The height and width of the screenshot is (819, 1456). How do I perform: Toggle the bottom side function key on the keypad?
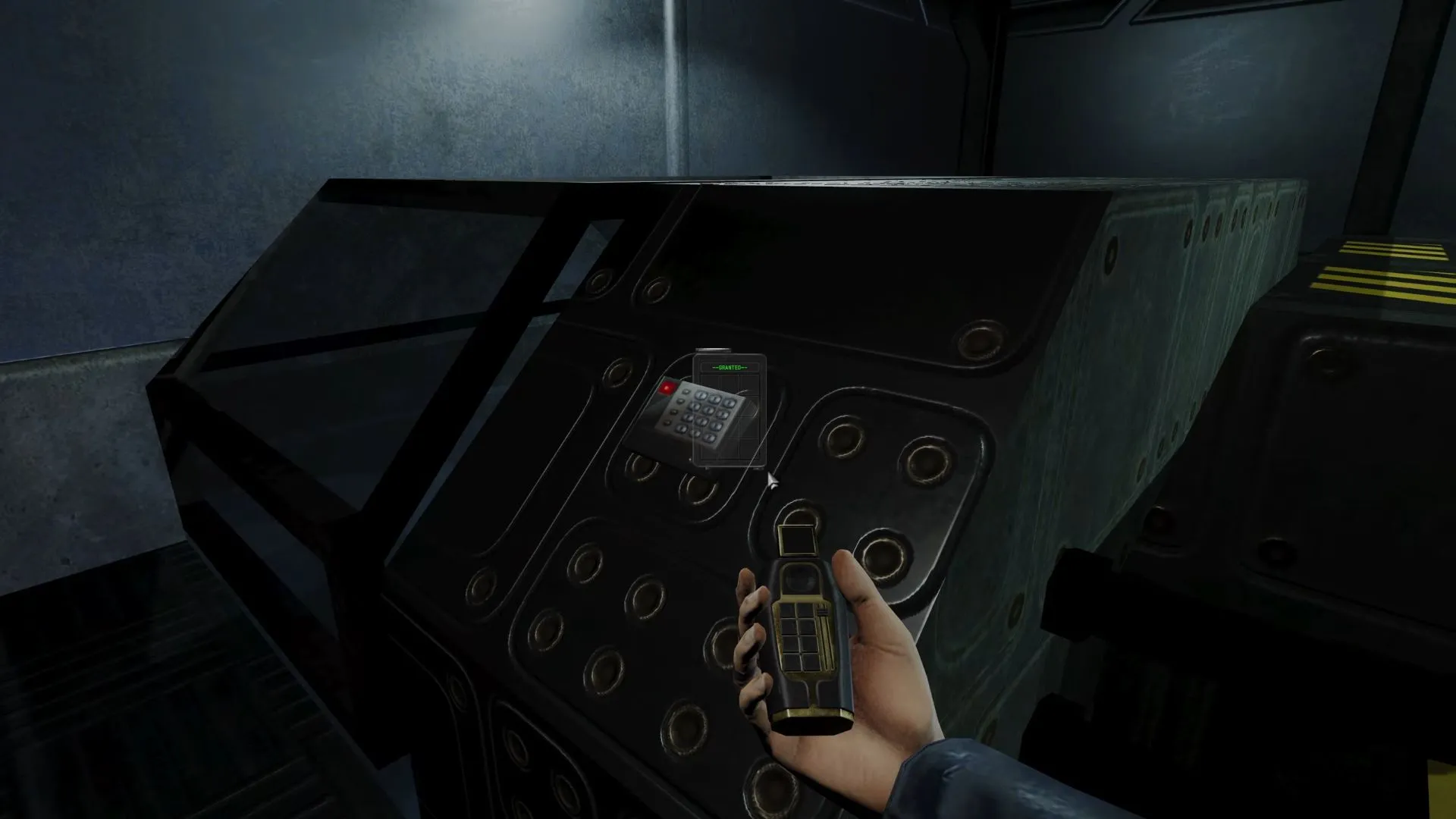coord(667,422)
